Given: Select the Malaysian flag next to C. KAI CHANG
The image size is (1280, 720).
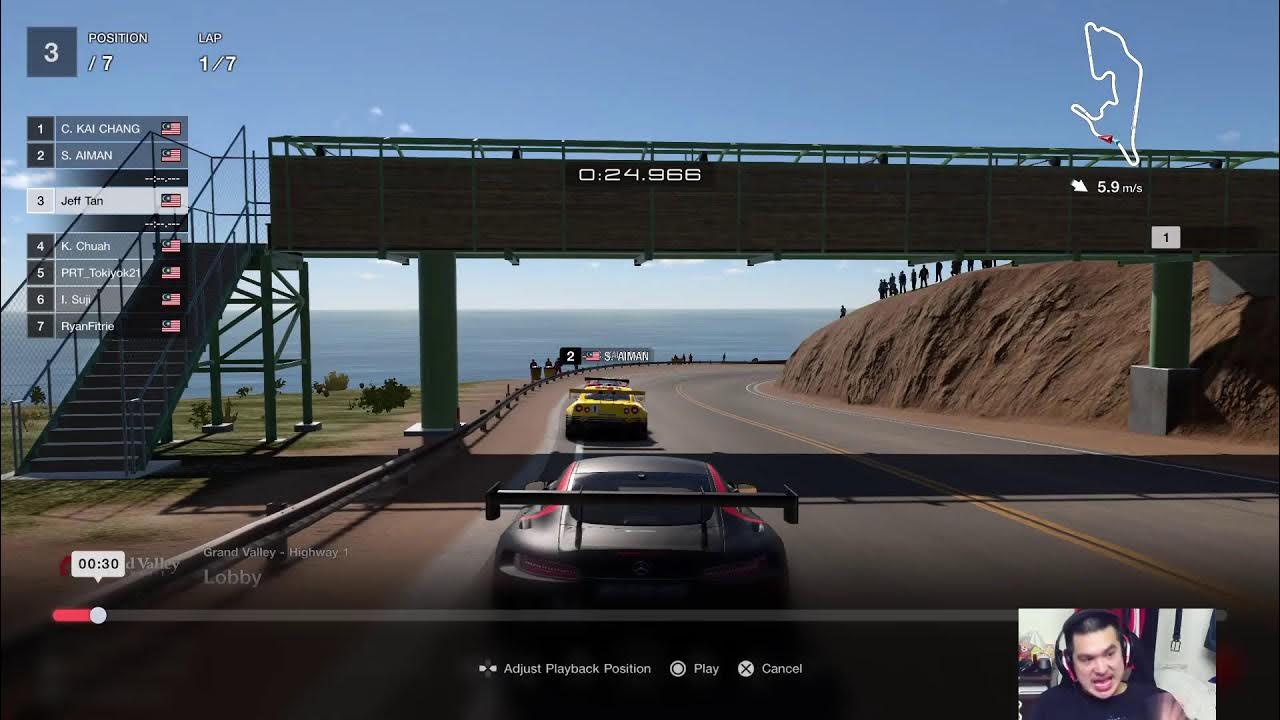Looking at the screenshot, I should [170, 128].
